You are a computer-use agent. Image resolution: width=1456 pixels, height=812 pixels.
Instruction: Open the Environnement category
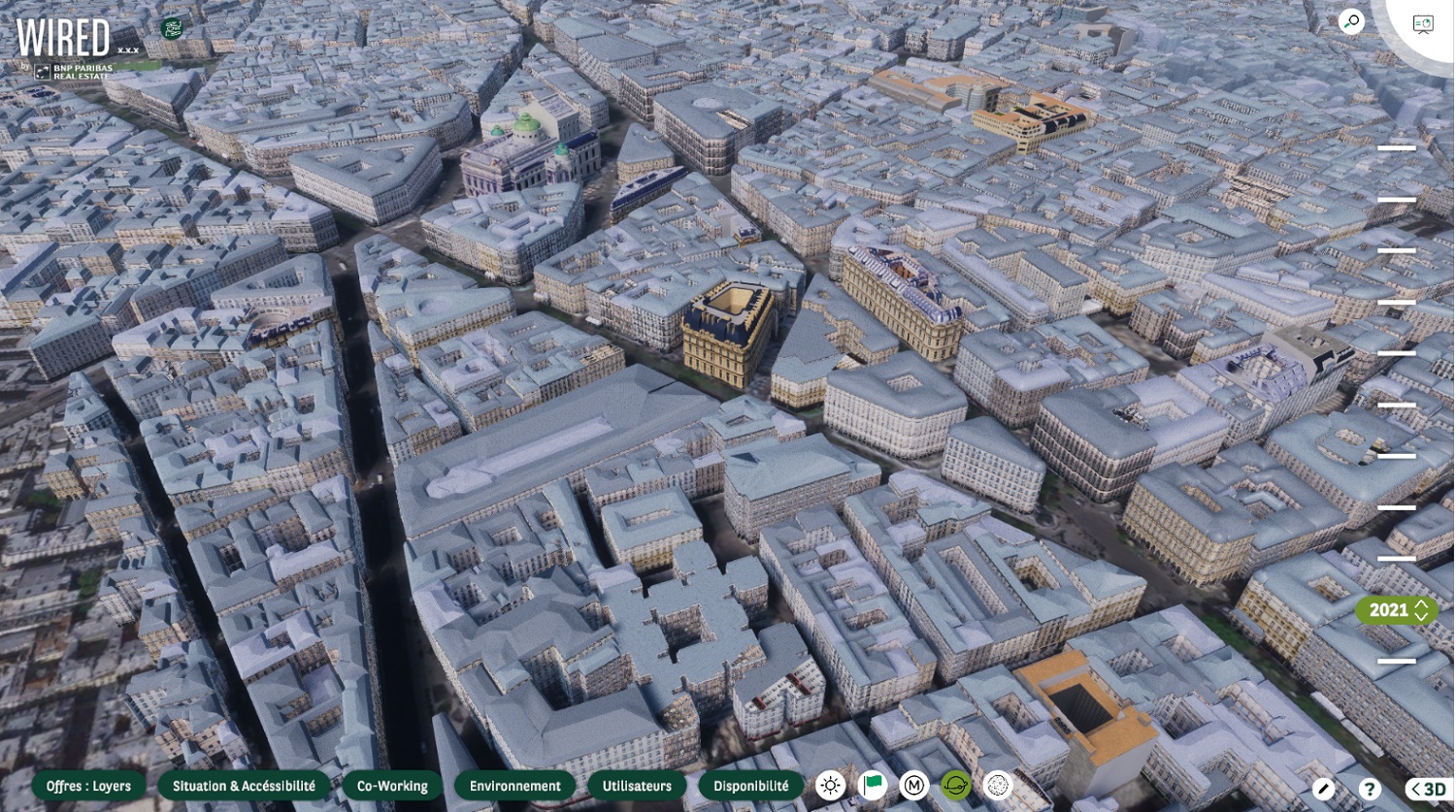pos(514,786)
